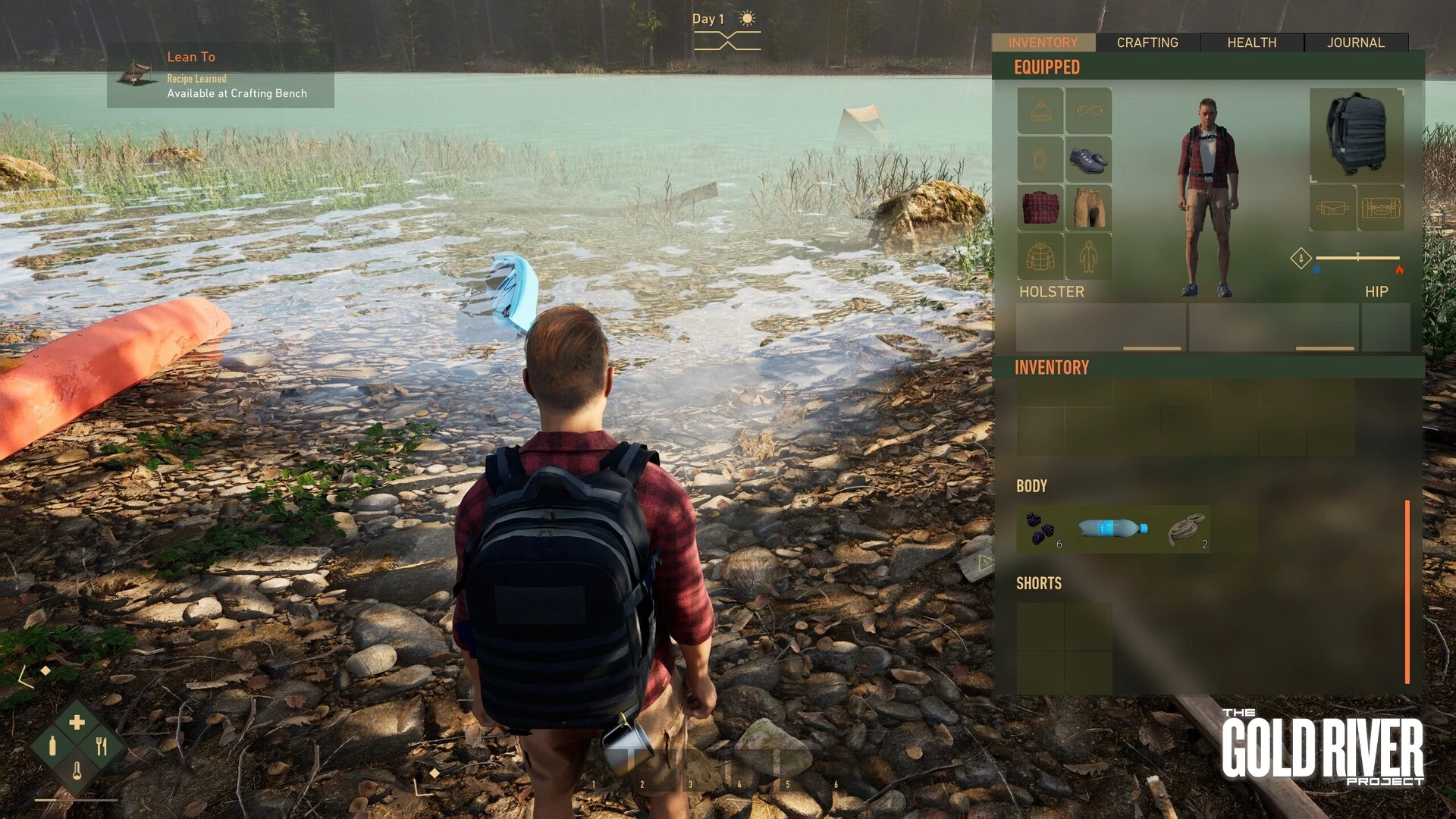The height and width of the screenshot is (819, 1456).
Task: Click the red plaid shirt slot
Action: pos(1040,207)
